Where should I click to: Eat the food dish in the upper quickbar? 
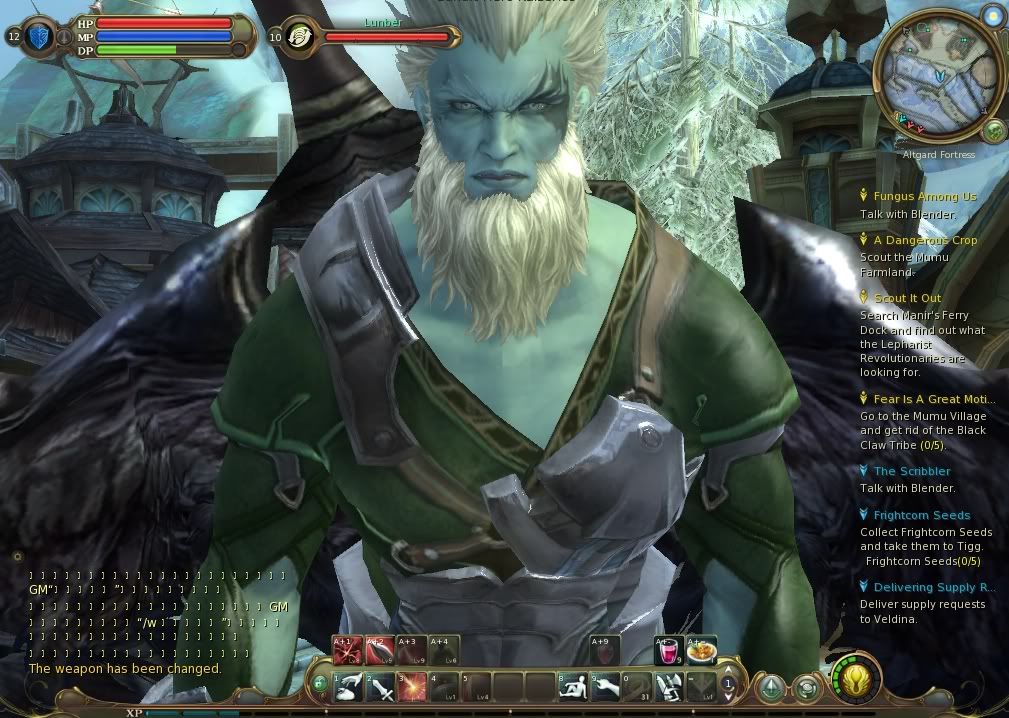(x=700, y=650)
